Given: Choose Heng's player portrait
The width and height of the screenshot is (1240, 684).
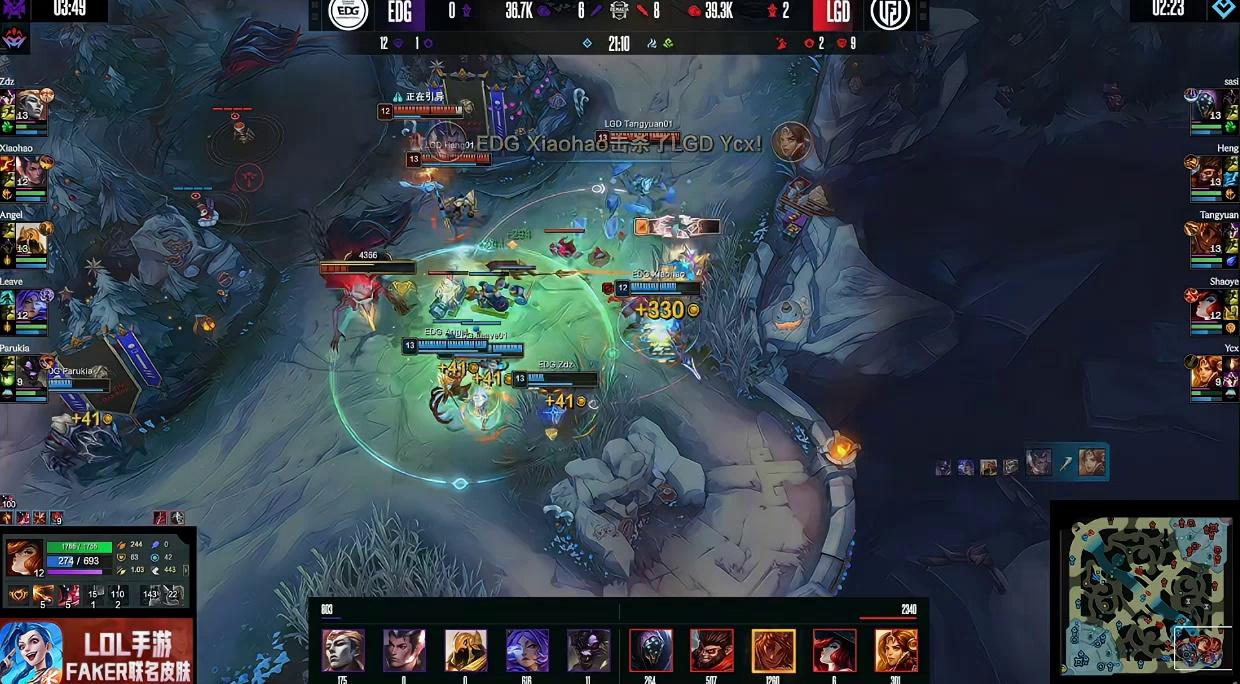Looking at the screenshot, I should tap(1210, 172).
